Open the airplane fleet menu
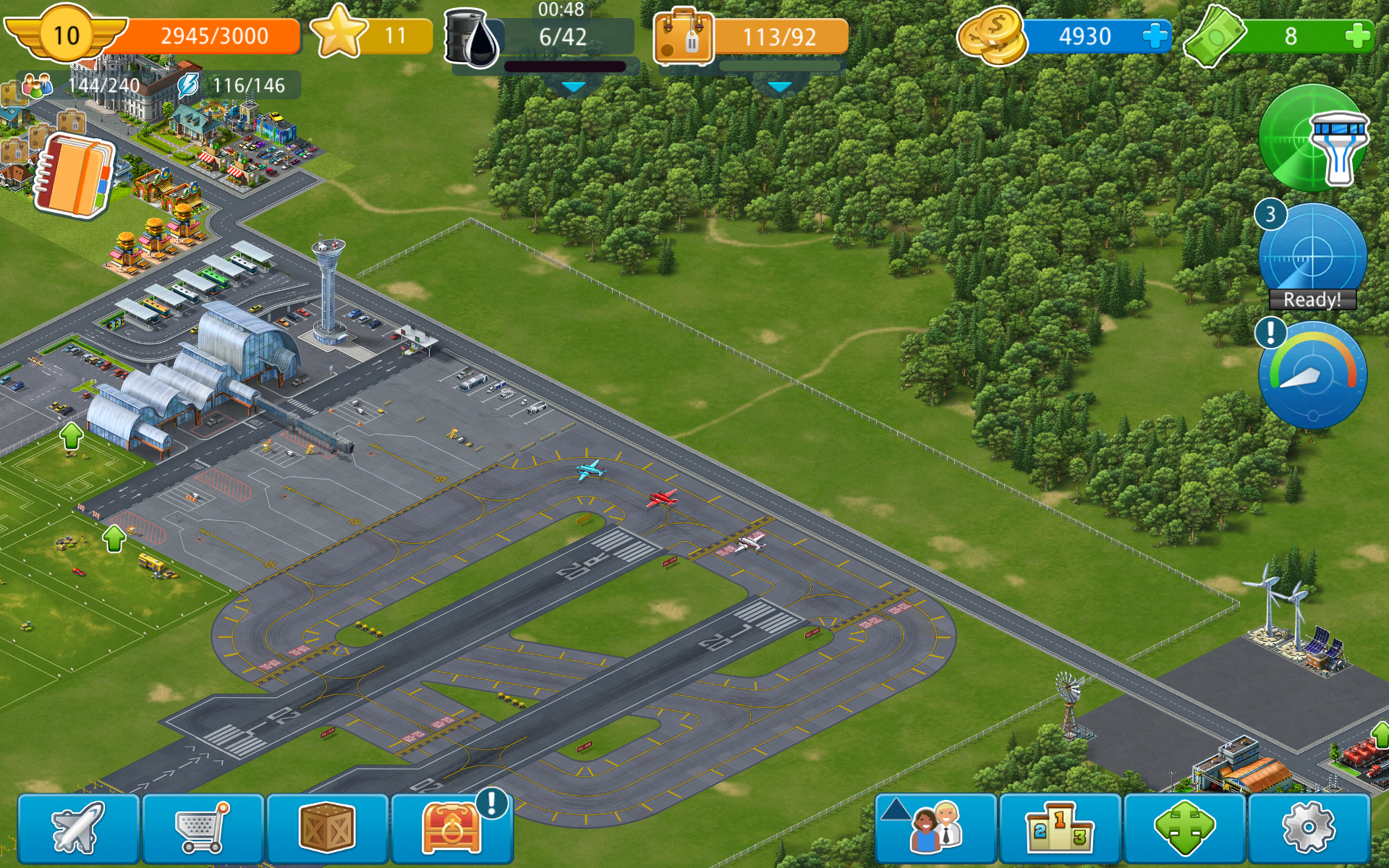Viewport: 1389px width, 868px height. (78, 828)
